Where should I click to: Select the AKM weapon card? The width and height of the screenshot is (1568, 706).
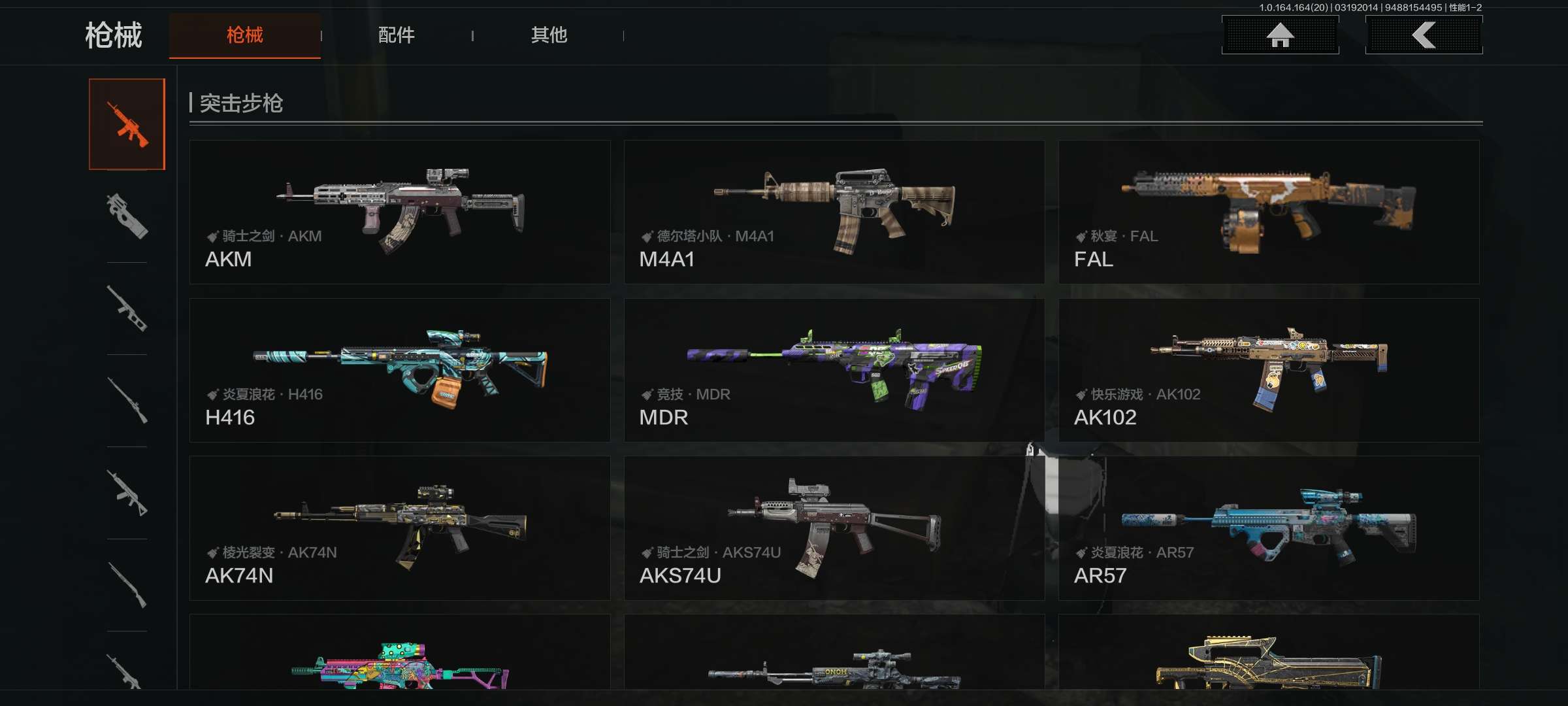point(400,212)
